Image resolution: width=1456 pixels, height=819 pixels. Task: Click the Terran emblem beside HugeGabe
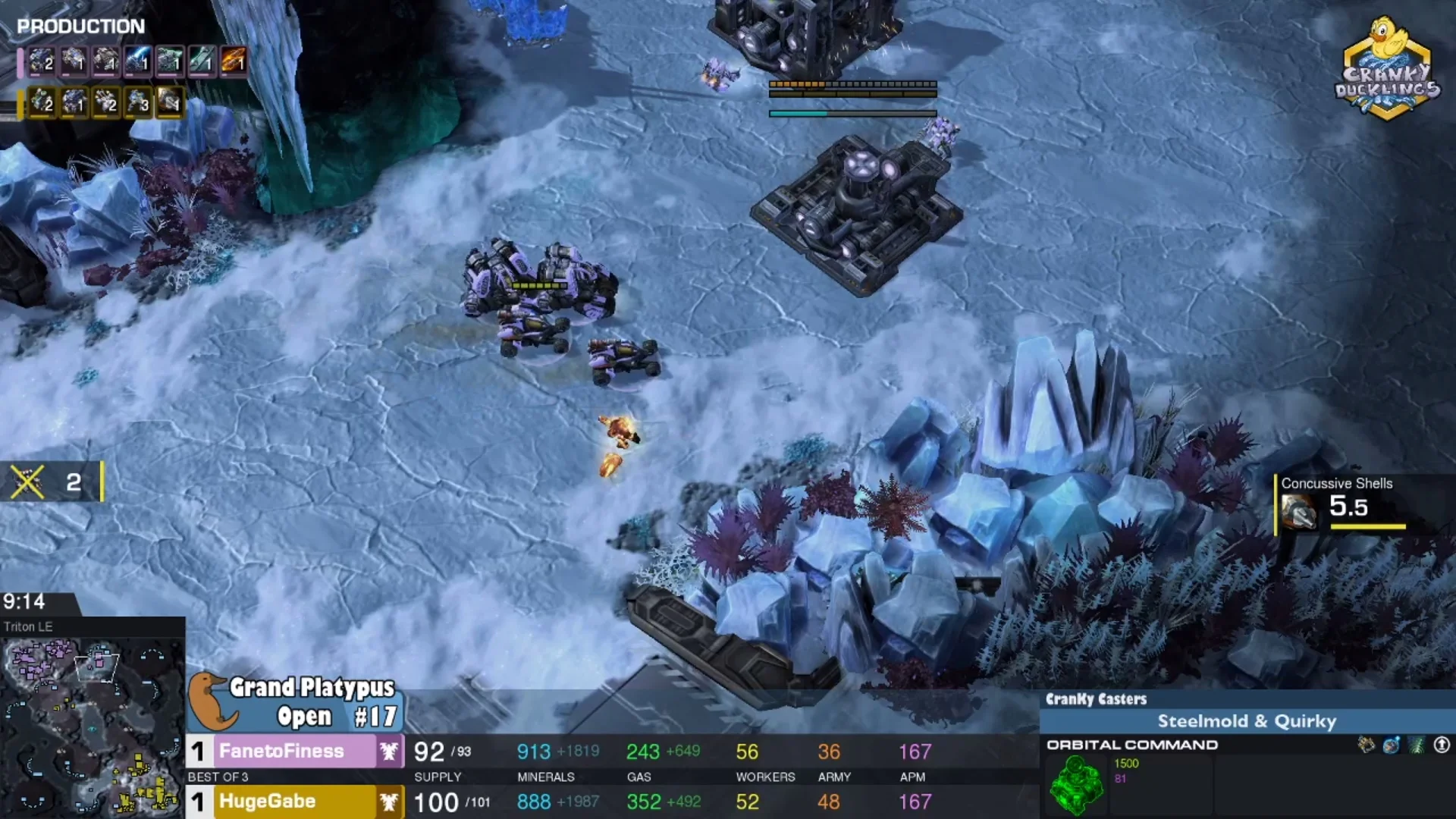tap(390, 802)
